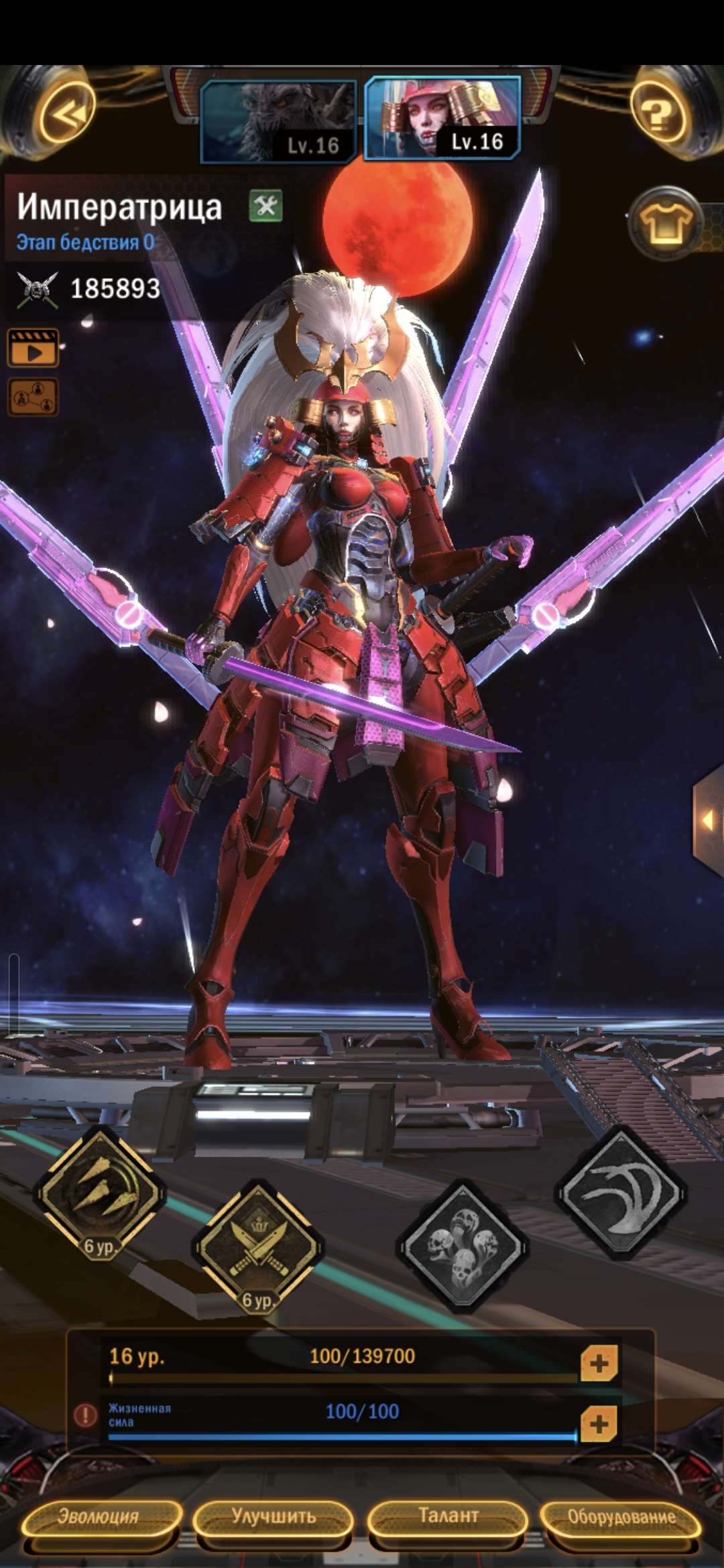Add experience with the level plus button
This screenshot has width=724, height=1568.
click(x=599, y=1363)
